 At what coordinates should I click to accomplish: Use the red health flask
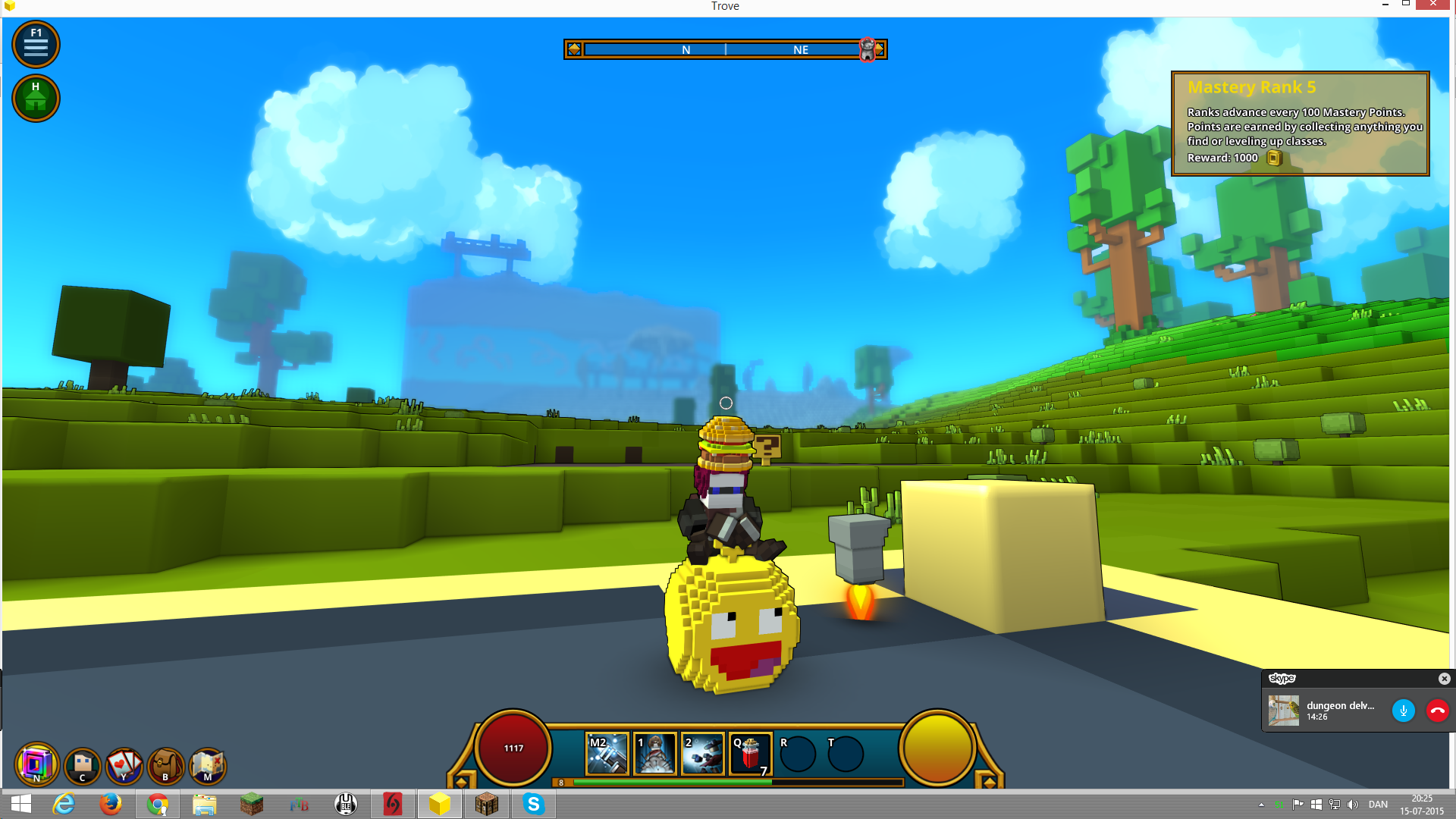tap(750, 753)
